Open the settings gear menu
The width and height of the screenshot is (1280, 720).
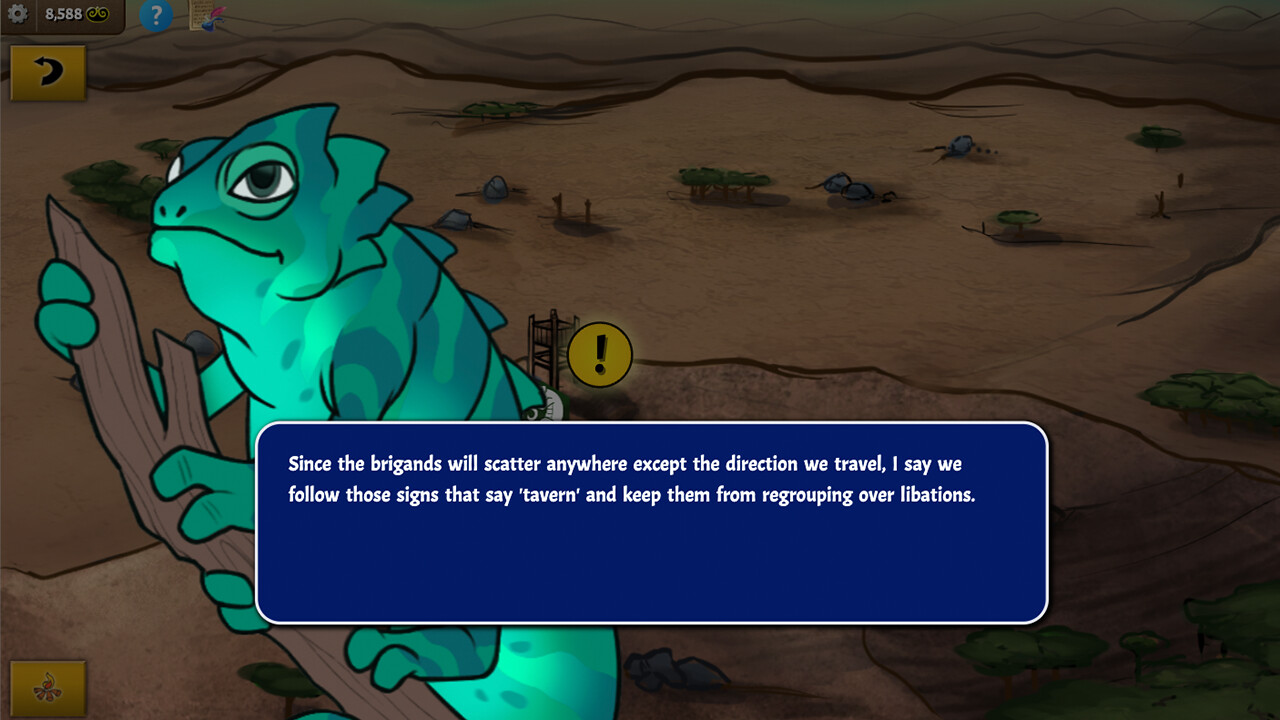[x=18, y=14]
